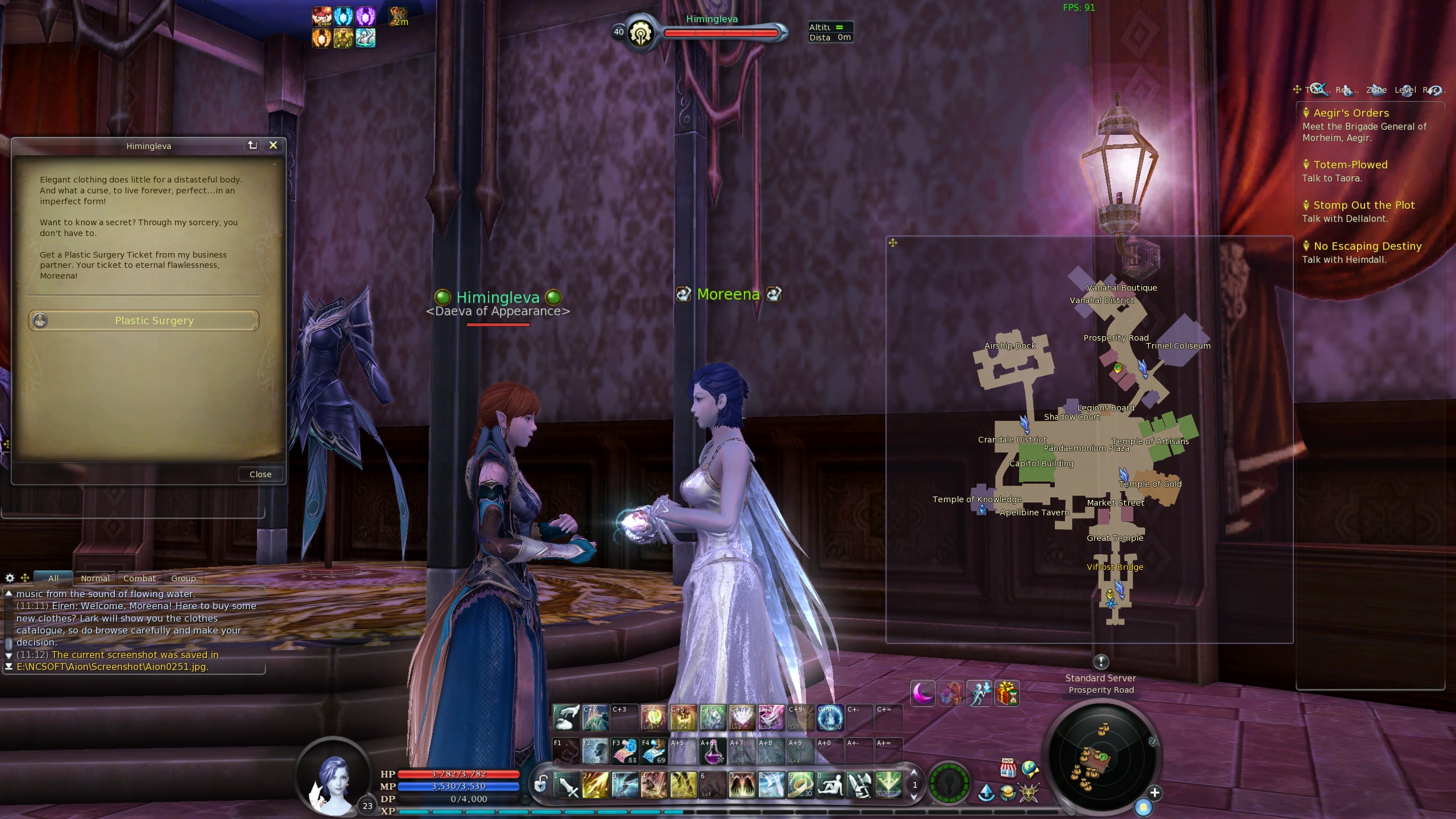This screenshot has width=1456, height=819.
Task: Activate the sword attack skill in slot 1
Action: coord(566,786)
